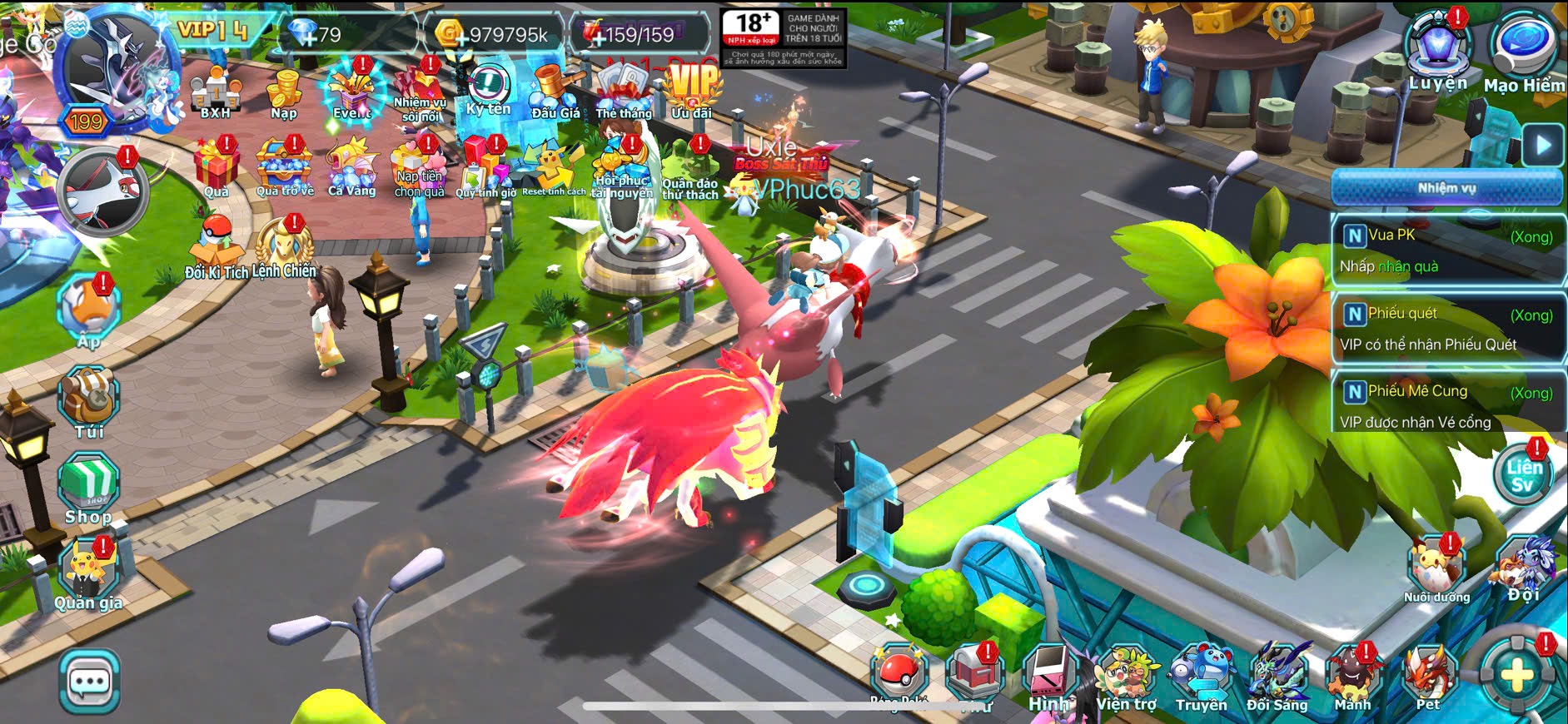
Task: Open the Quản gia butler menu
Action: 90,573
